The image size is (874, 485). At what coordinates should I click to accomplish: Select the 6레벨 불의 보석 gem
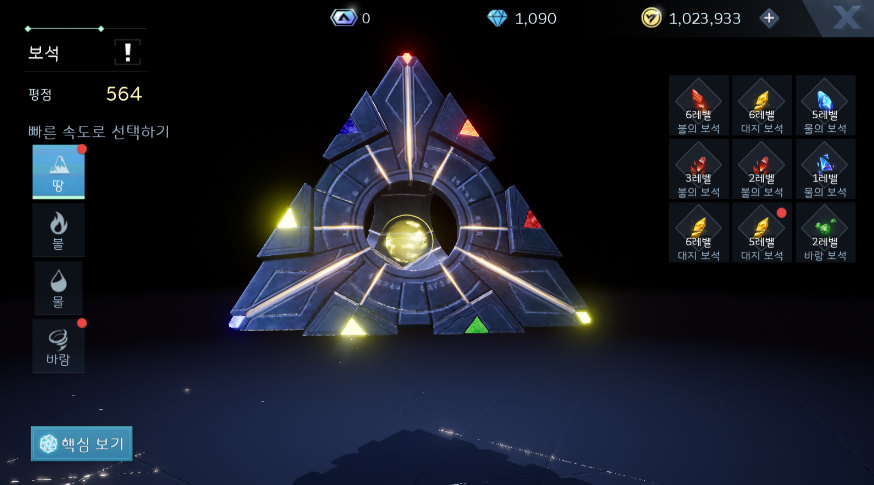point(699,105)
